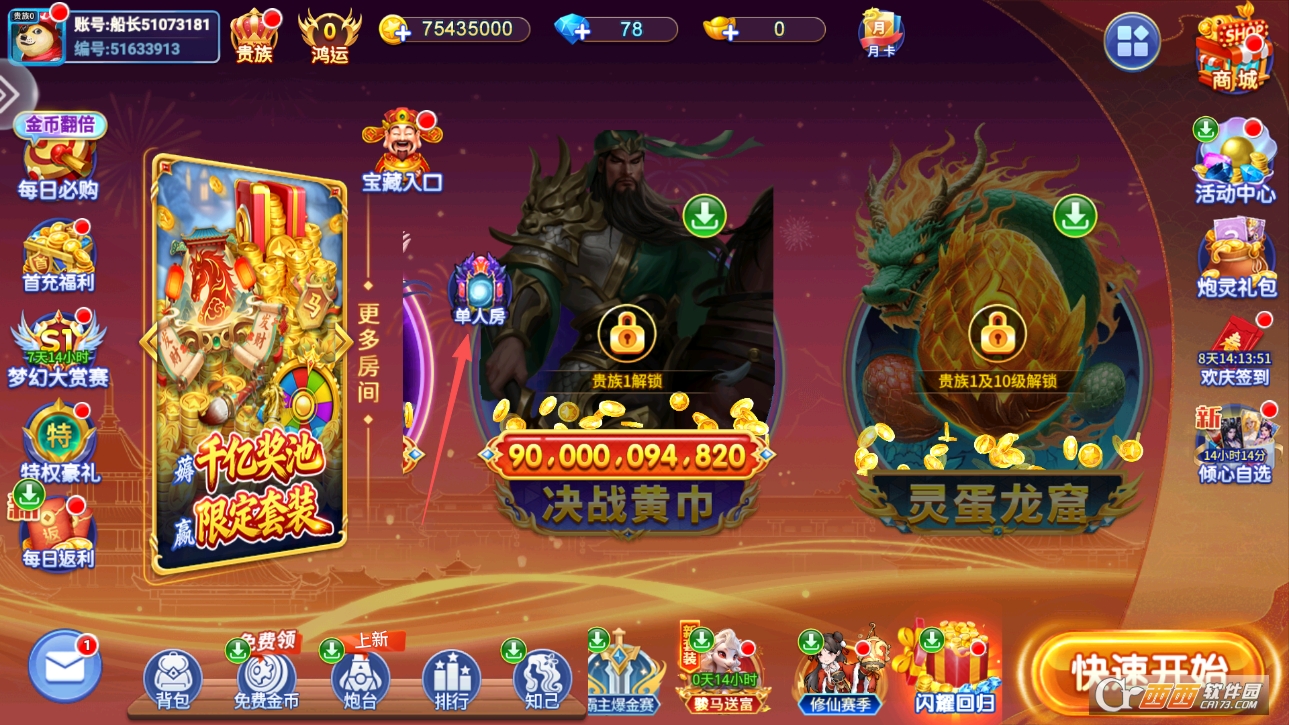
Task: Tap the 快速开始 quick start button
Action: click(x=1148, y=668)
